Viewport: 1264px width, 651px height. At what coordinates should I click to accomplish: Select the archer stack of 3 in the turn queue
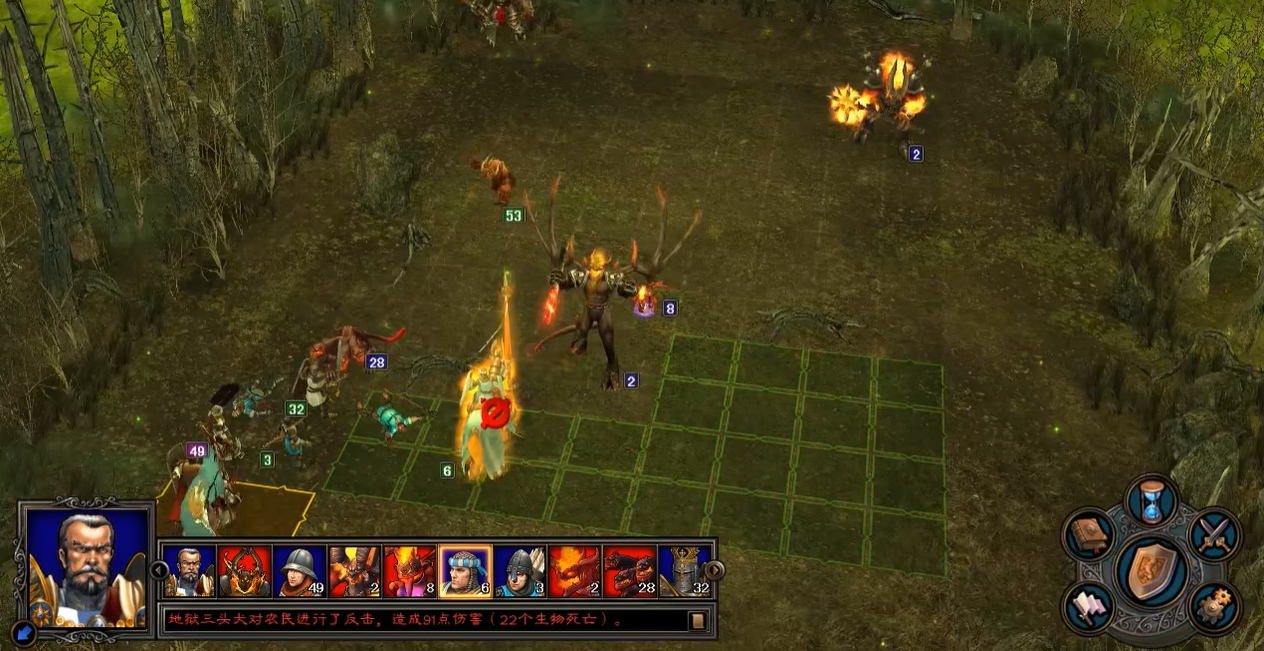tap(520, 571)
